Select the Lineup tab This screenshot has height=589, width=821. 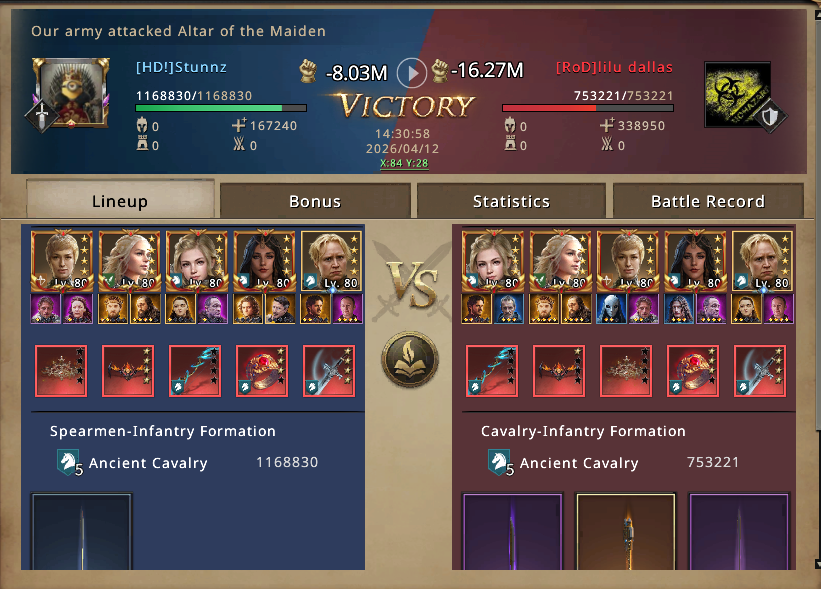tap(120, 201)
